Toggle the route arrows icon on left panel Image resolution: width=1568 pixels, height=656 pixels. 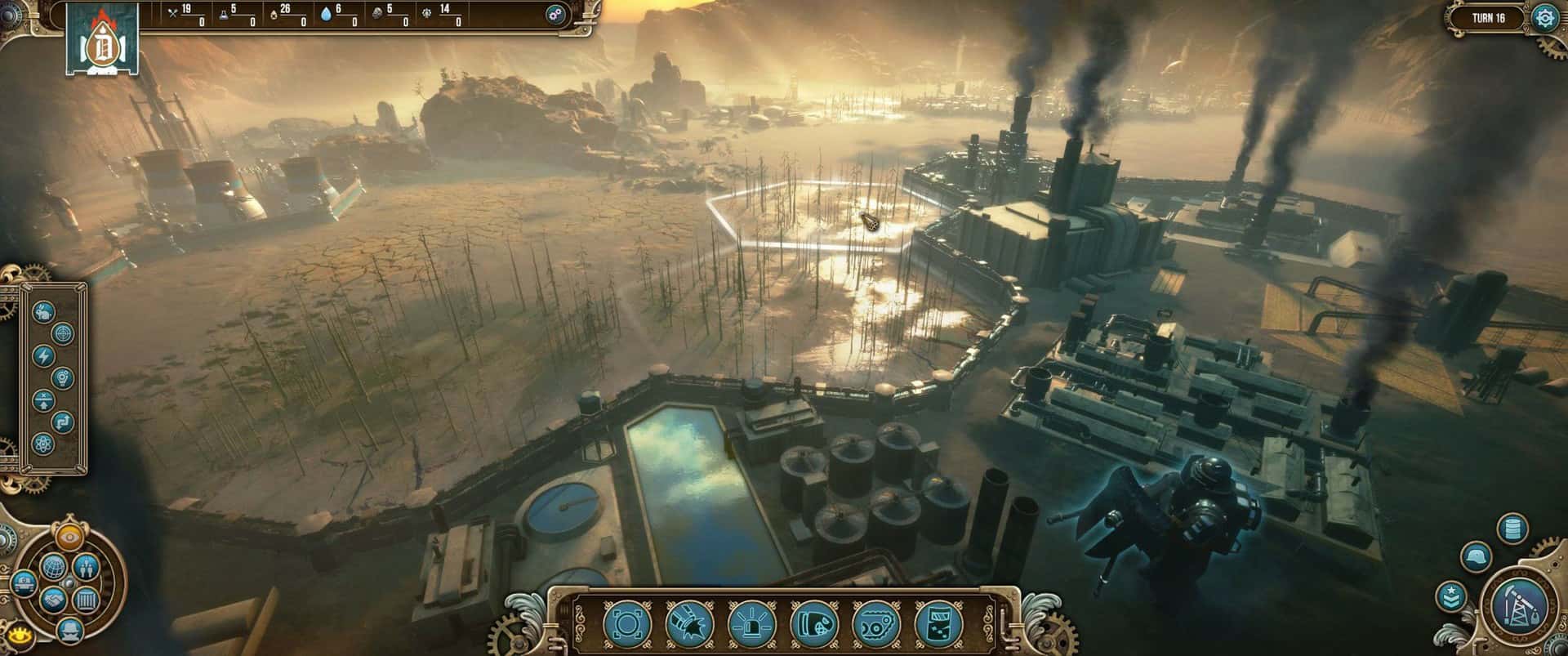pos(62,424)
